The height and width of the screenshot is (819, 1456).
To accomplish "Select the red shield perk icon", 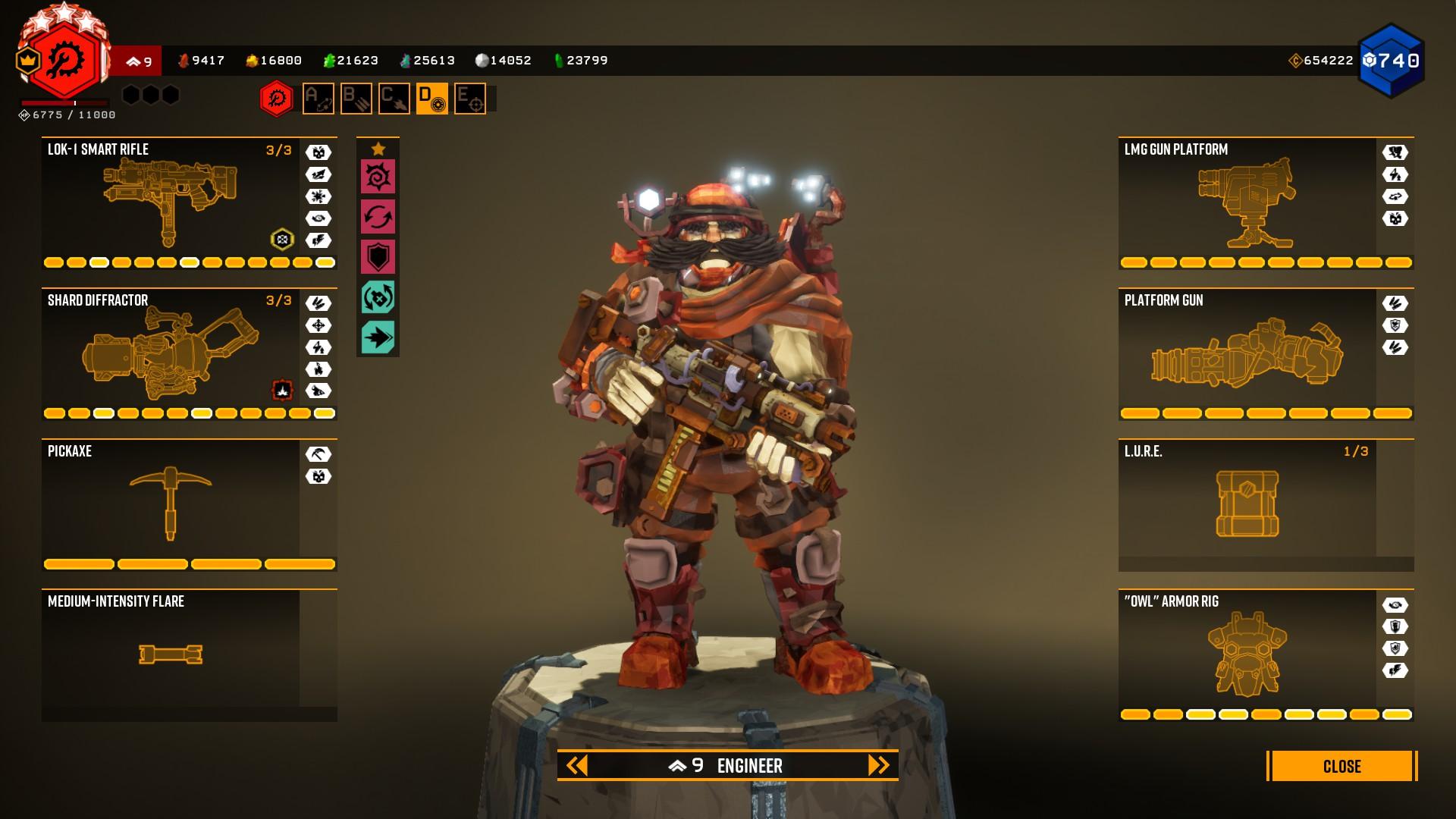I will pos(378,257).
